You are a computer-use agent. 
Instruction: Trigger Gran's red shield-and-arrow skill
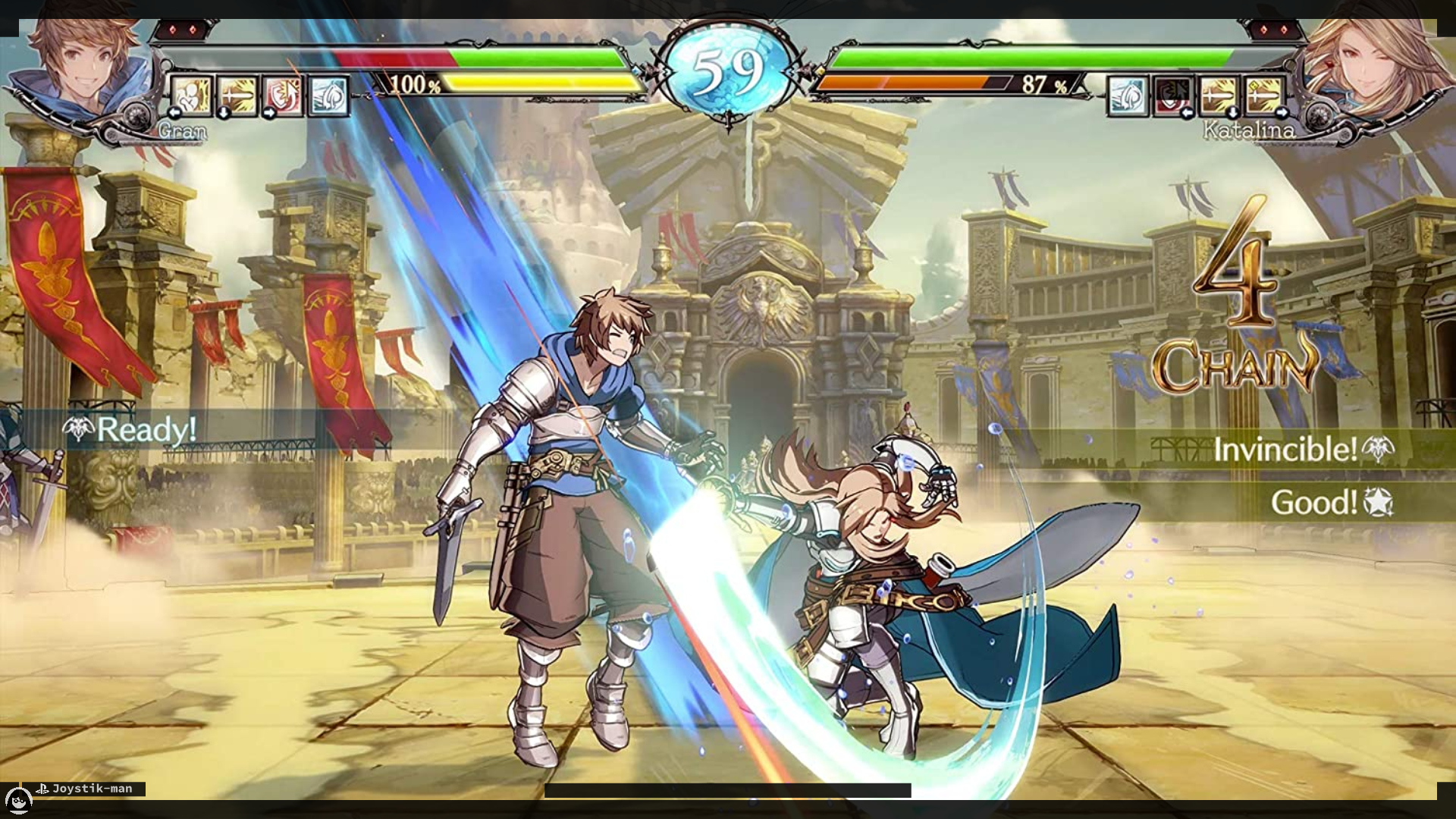[x=283, y=96]
